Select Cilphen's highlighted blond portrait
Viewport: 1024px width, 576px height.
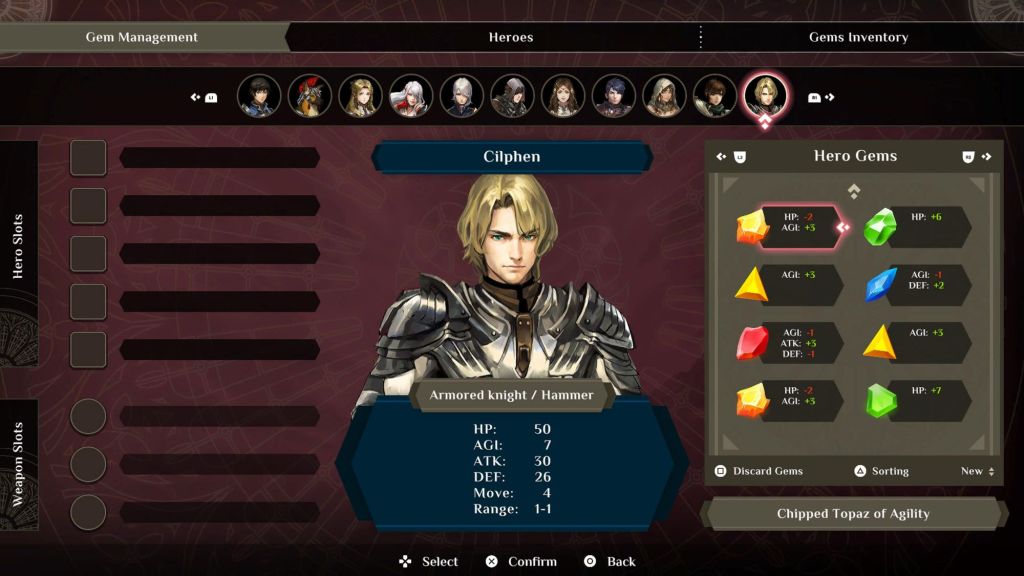pos(766,96)
